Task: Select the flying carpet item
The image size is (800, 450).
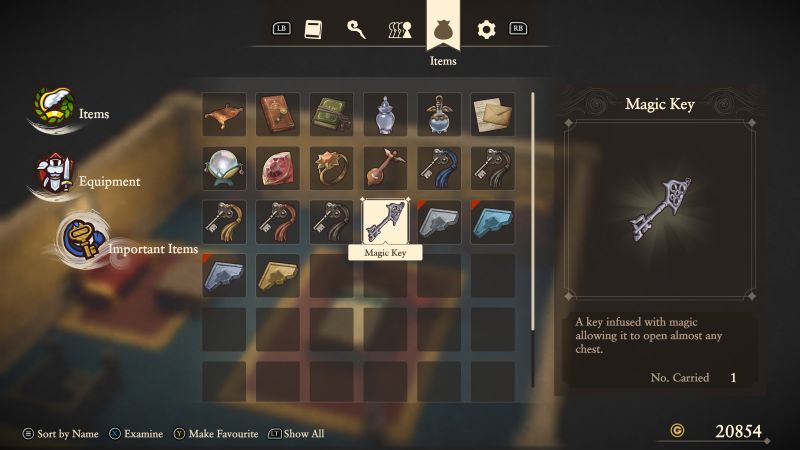Action: click(224, 115)
